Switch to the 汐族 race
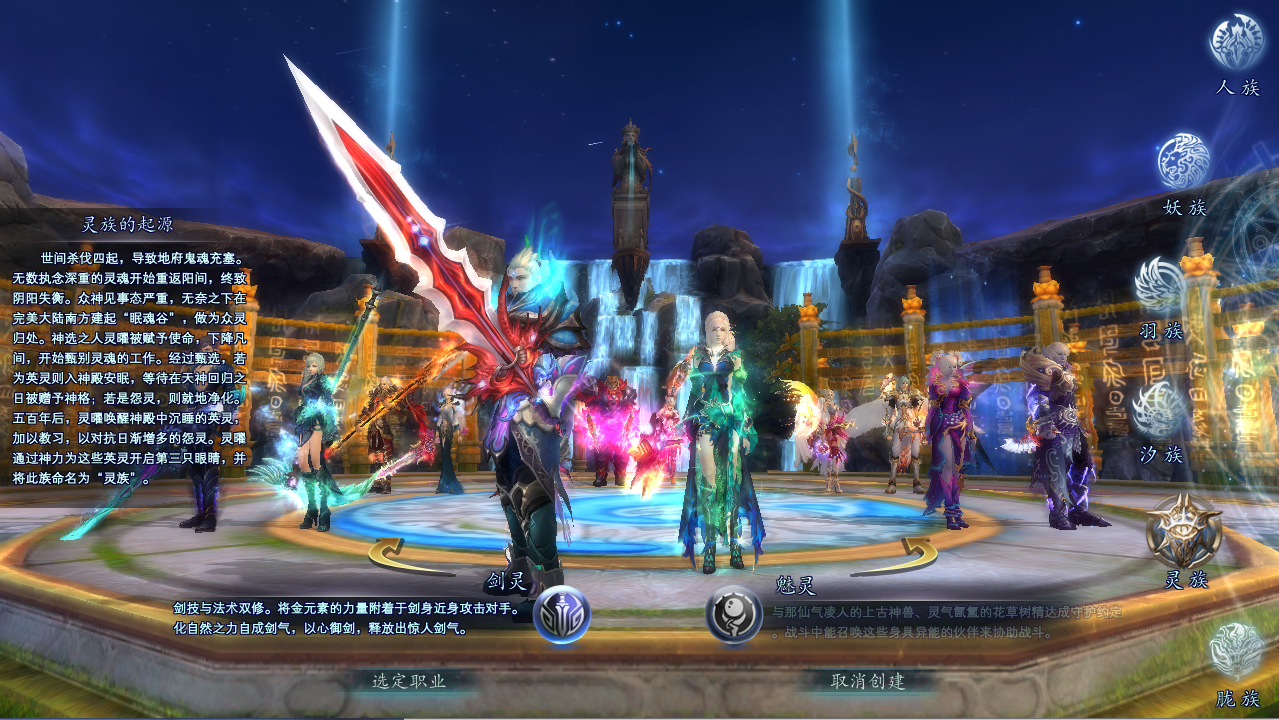Image resolution: width=1279 pixels, height=720 pixels. pyautogui.click(x=1160, y=410)
